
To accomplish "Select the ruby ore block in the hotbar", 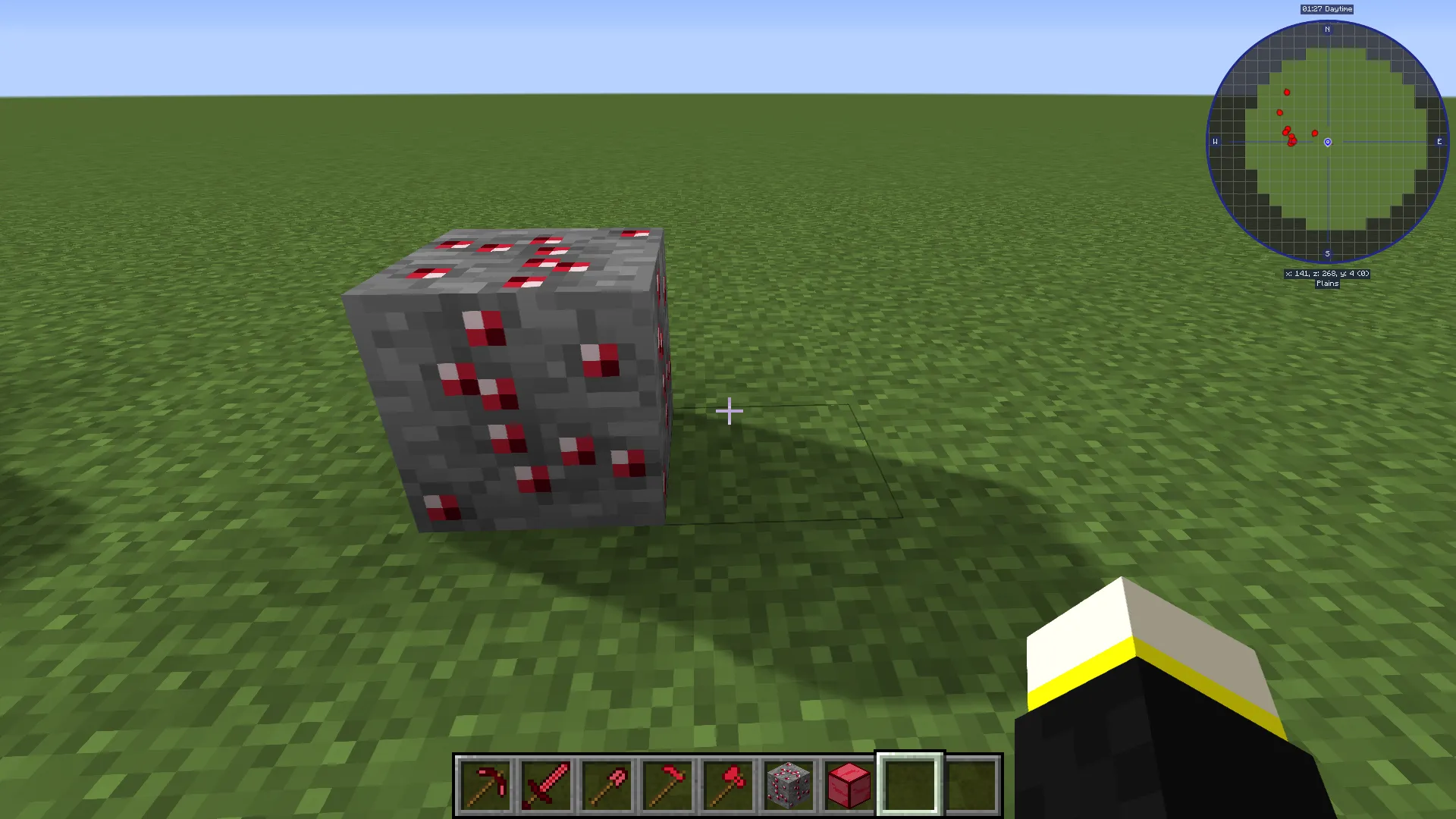I will [x=789, y=783].
